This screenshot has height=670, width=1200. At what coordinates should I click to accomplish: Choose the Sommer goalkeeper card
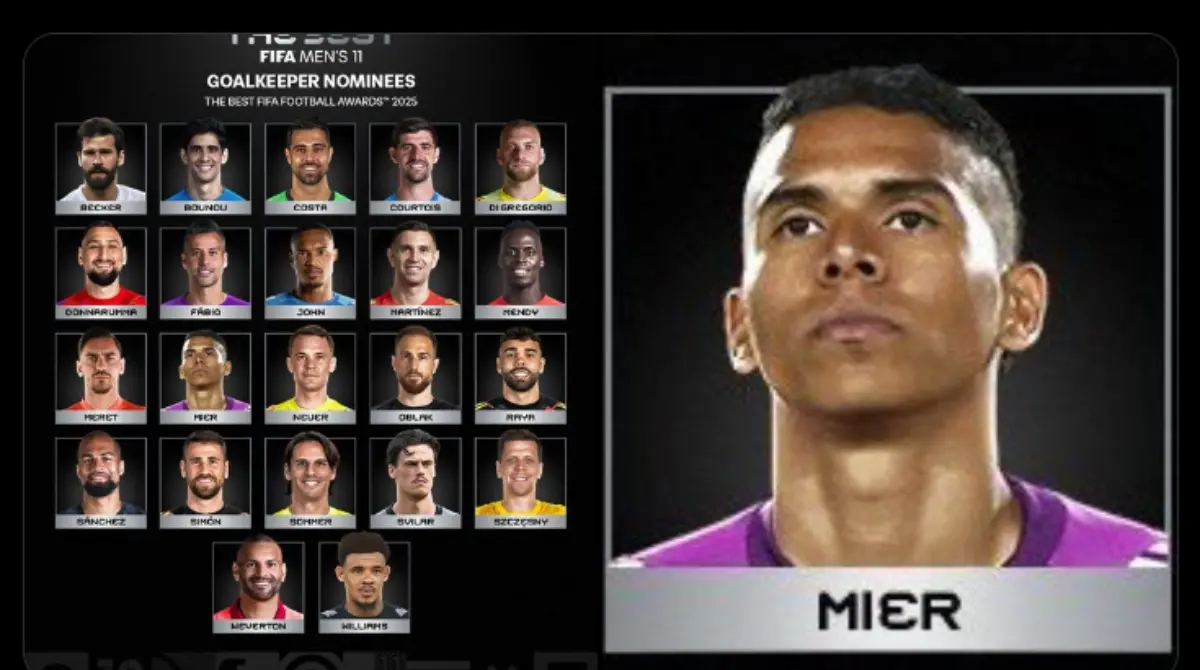pyautogui.click(x=310, y=482)
